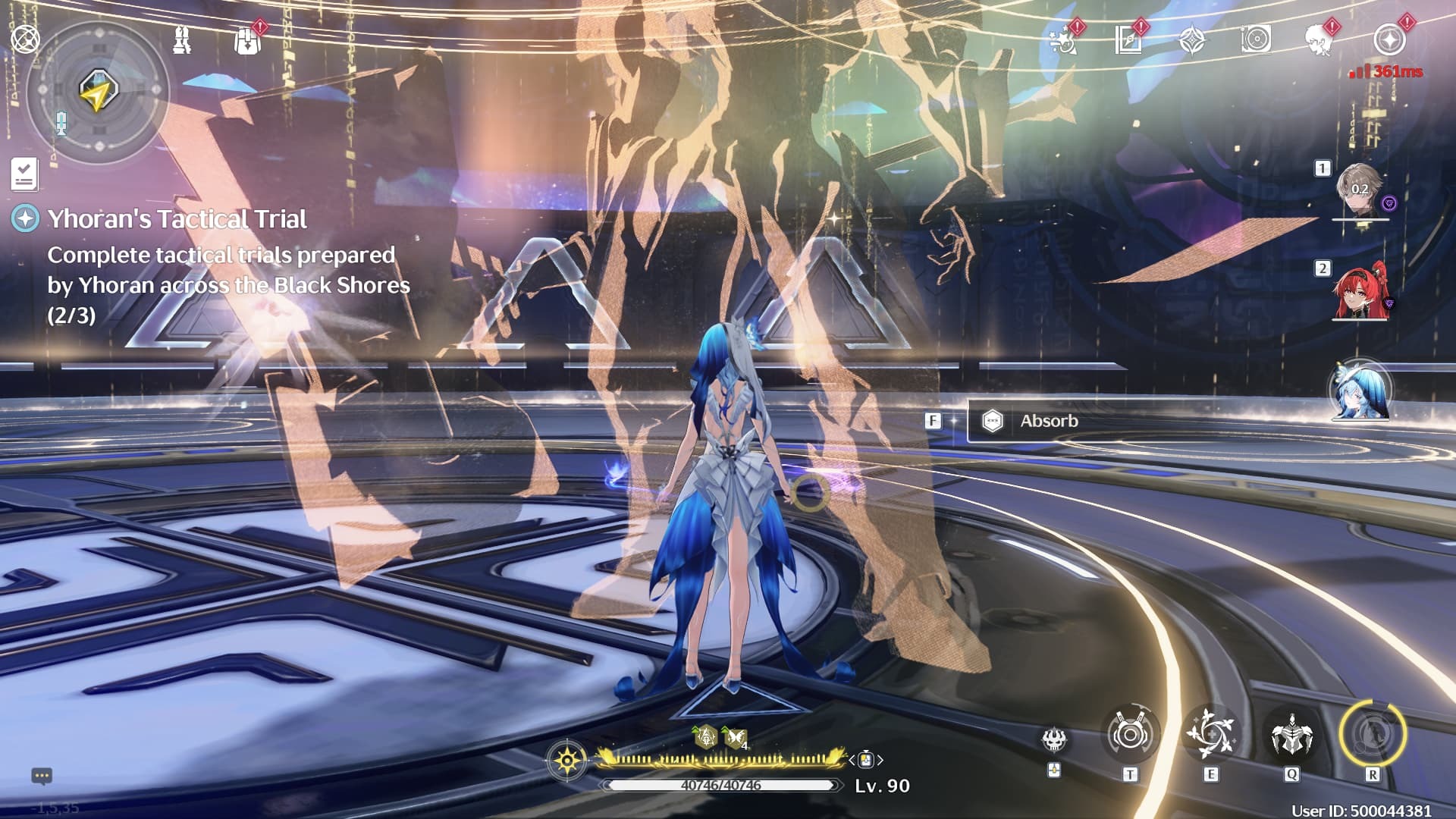The image size is (1456, 819).
Task: Activate the grapple gadget utility skill
Action: coord(1130,735)
